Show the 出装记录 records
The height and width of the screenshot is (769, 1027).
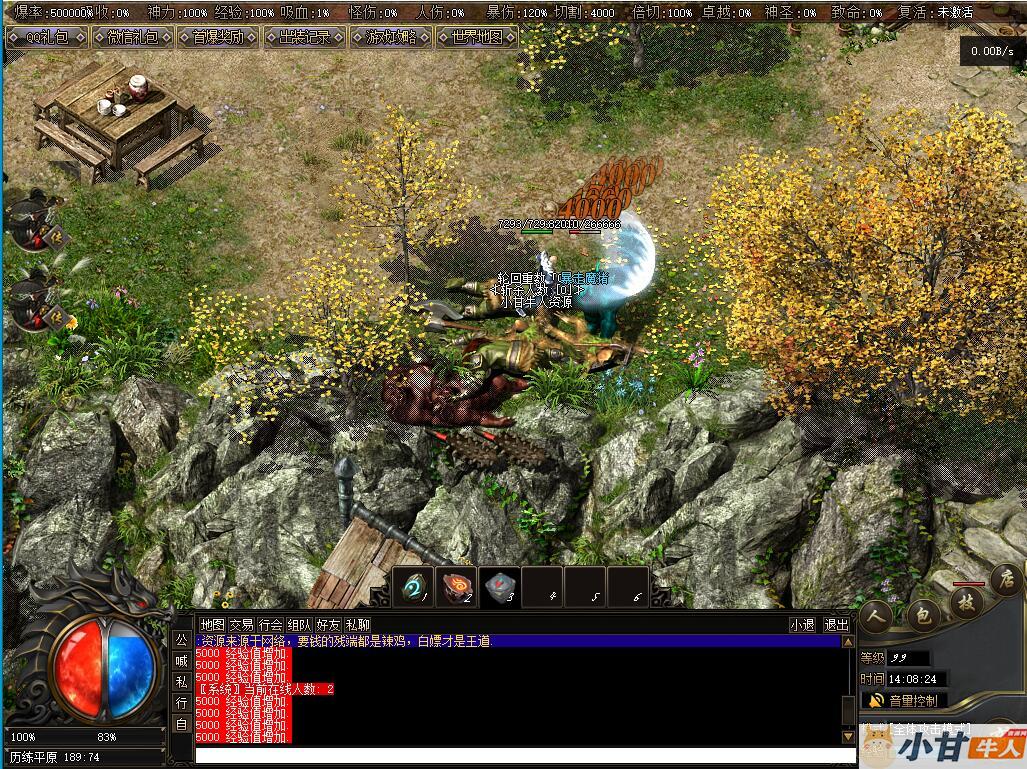(x=304, y=38)
